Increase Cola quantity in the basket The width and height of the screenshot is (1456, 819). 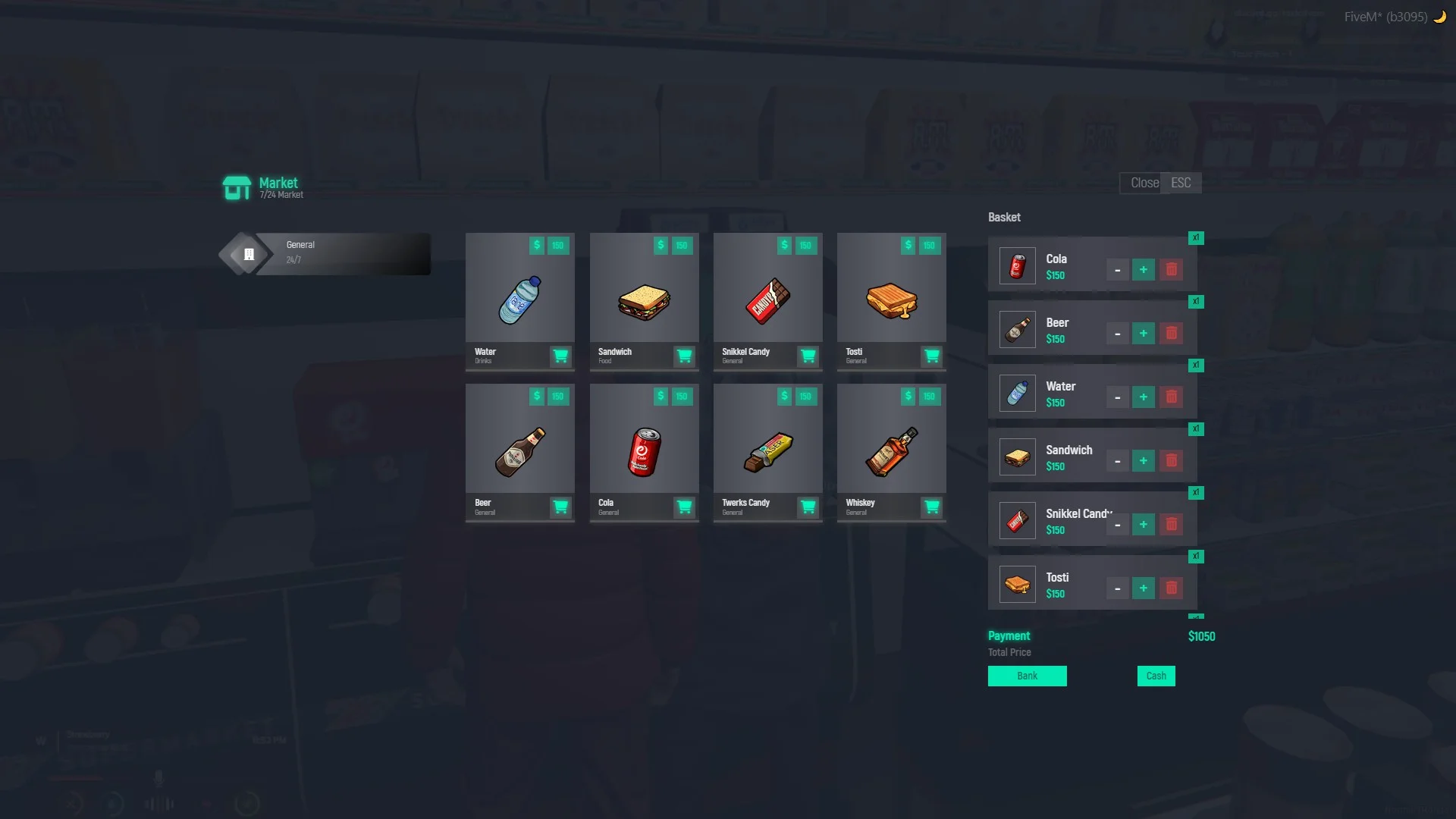tap(1144, 270)
